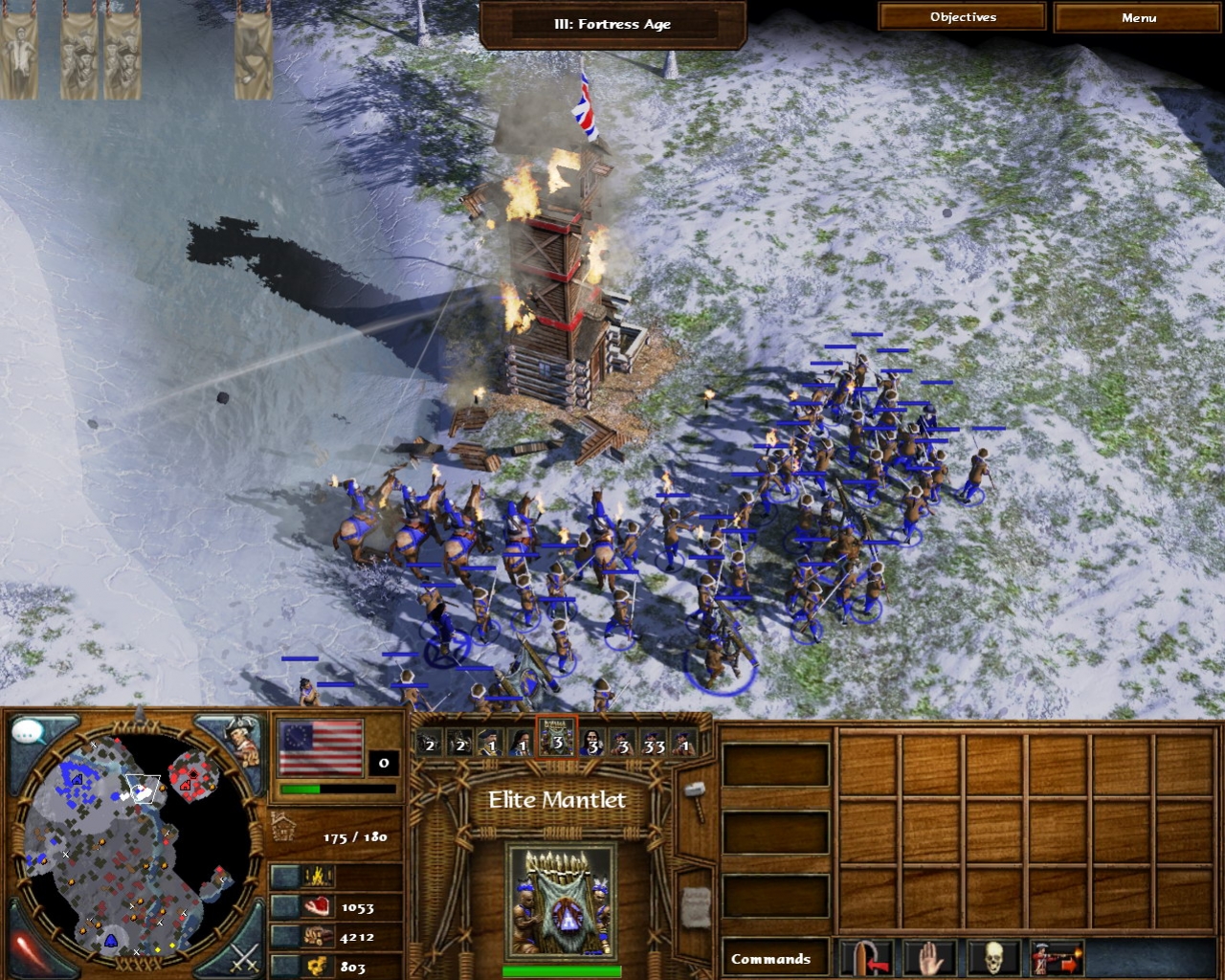Select the unit group thumbnail showing 33

click(655, 744)
